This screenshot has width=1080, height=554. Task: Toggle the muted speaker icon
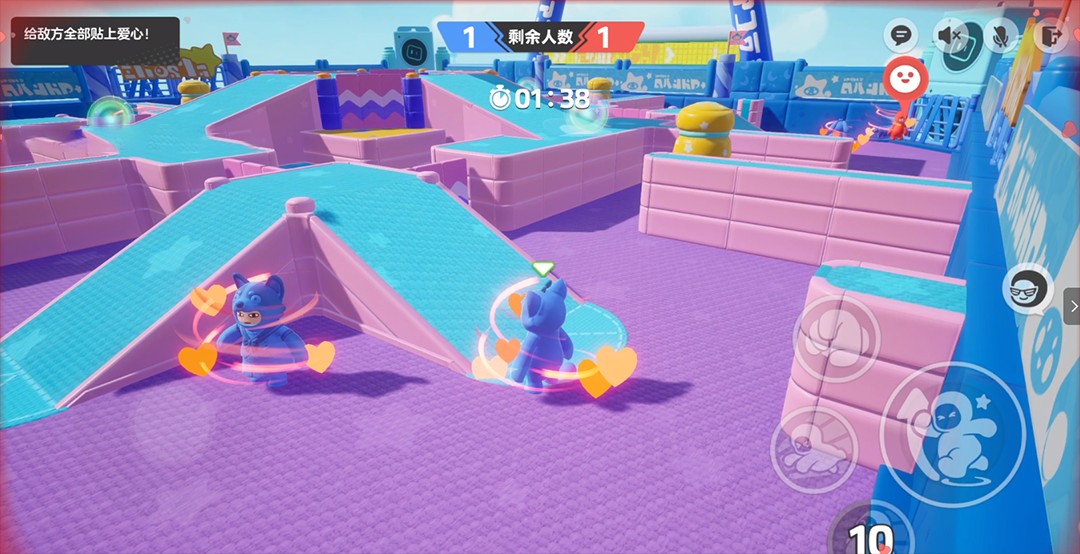click(x=950, y=37)
